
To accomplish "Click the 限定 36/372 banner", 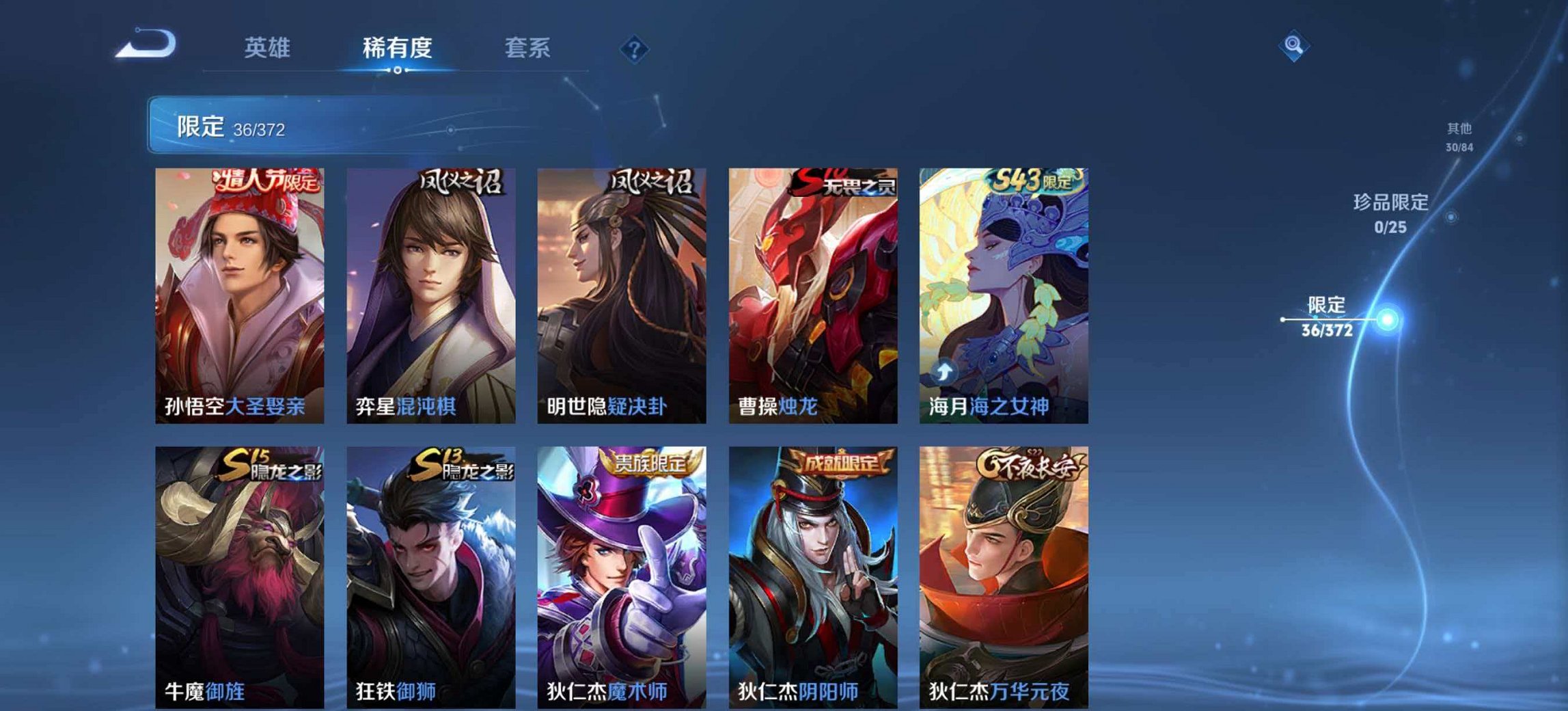I will tap(287, 126).
